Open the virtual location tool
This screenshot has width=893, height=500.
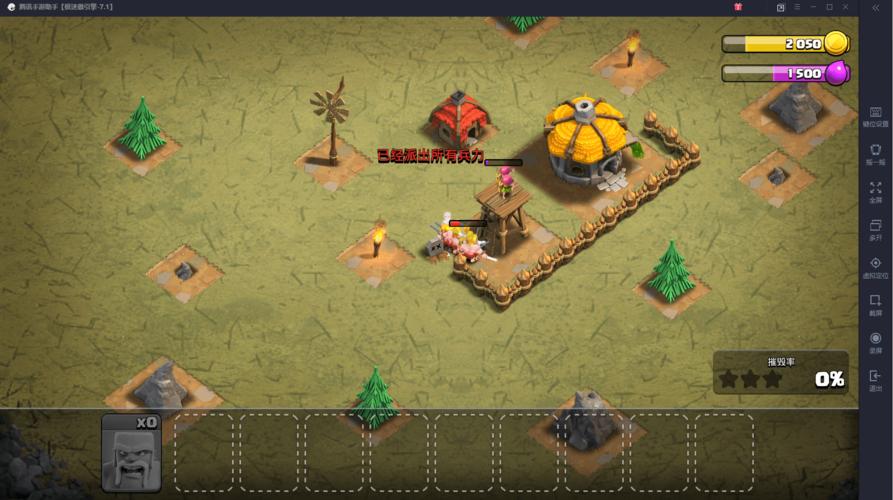click(x=875, y=266)
